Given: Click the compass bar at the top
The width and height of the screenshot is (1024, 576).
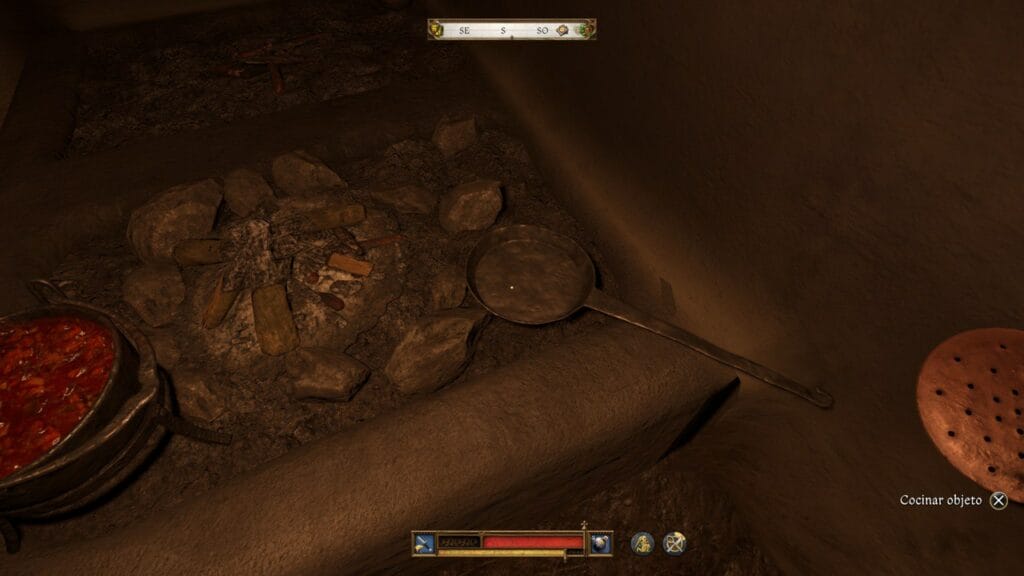Looking at the screenshot, I should (511, 30).
